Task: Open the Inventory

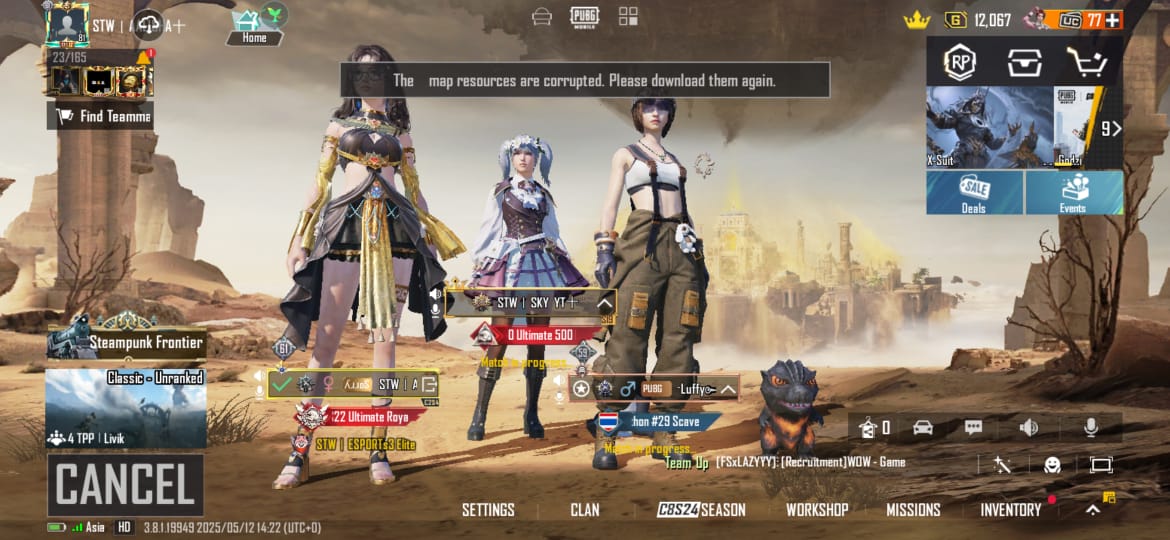Action: 1010,510
